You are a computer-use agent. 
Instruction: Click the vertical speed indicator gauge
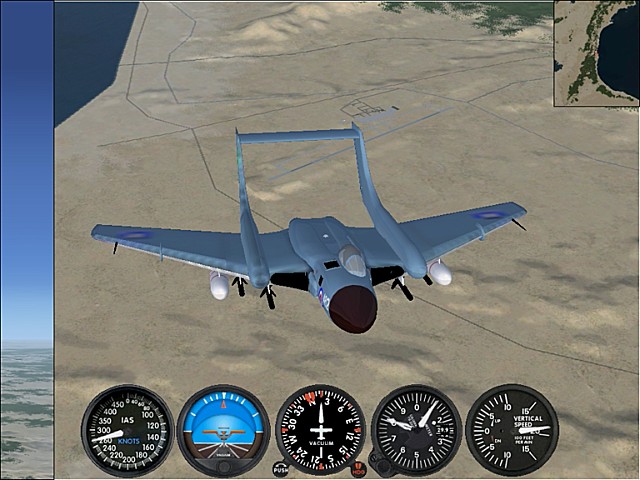coord(512,430)
